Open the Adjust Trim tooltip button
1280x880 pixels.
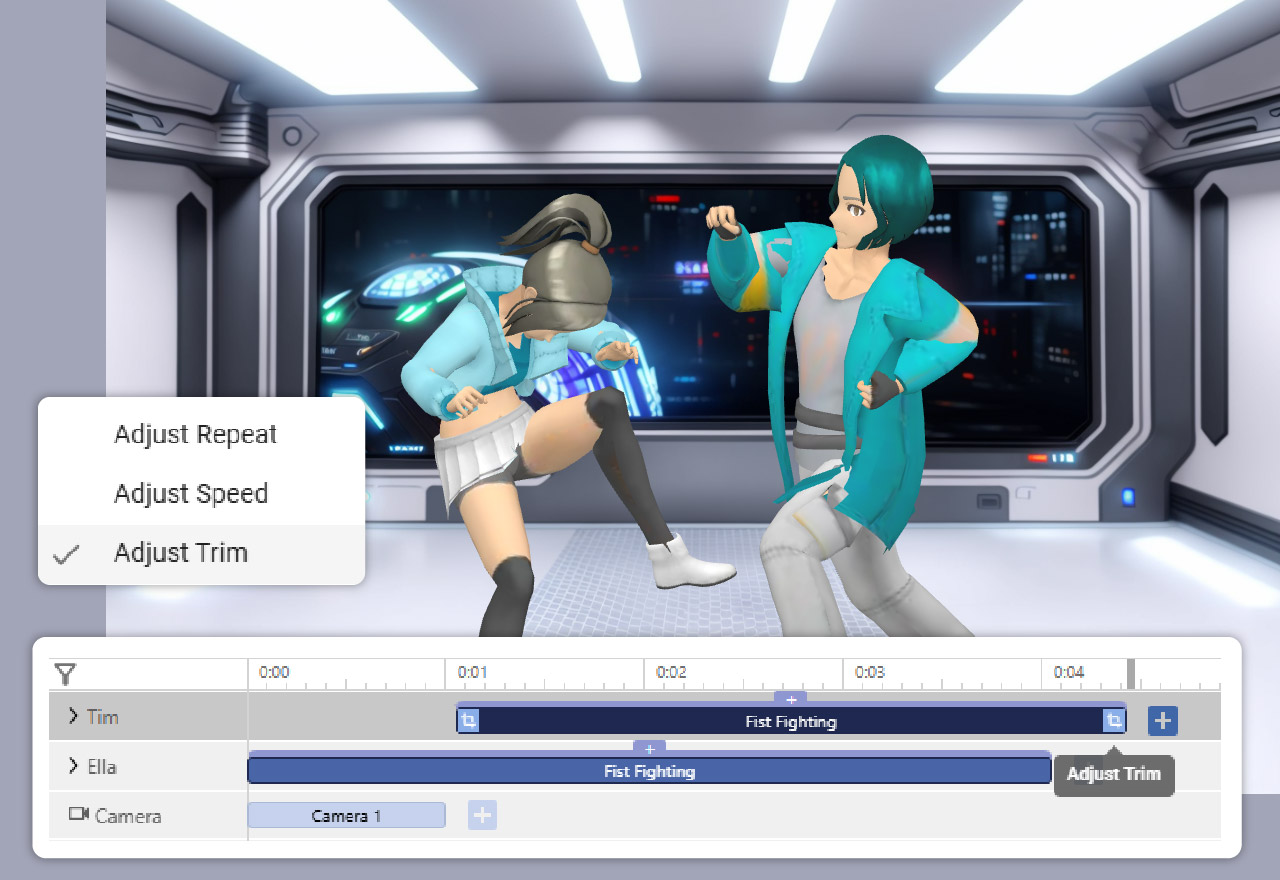click(x=1113, y=774)
